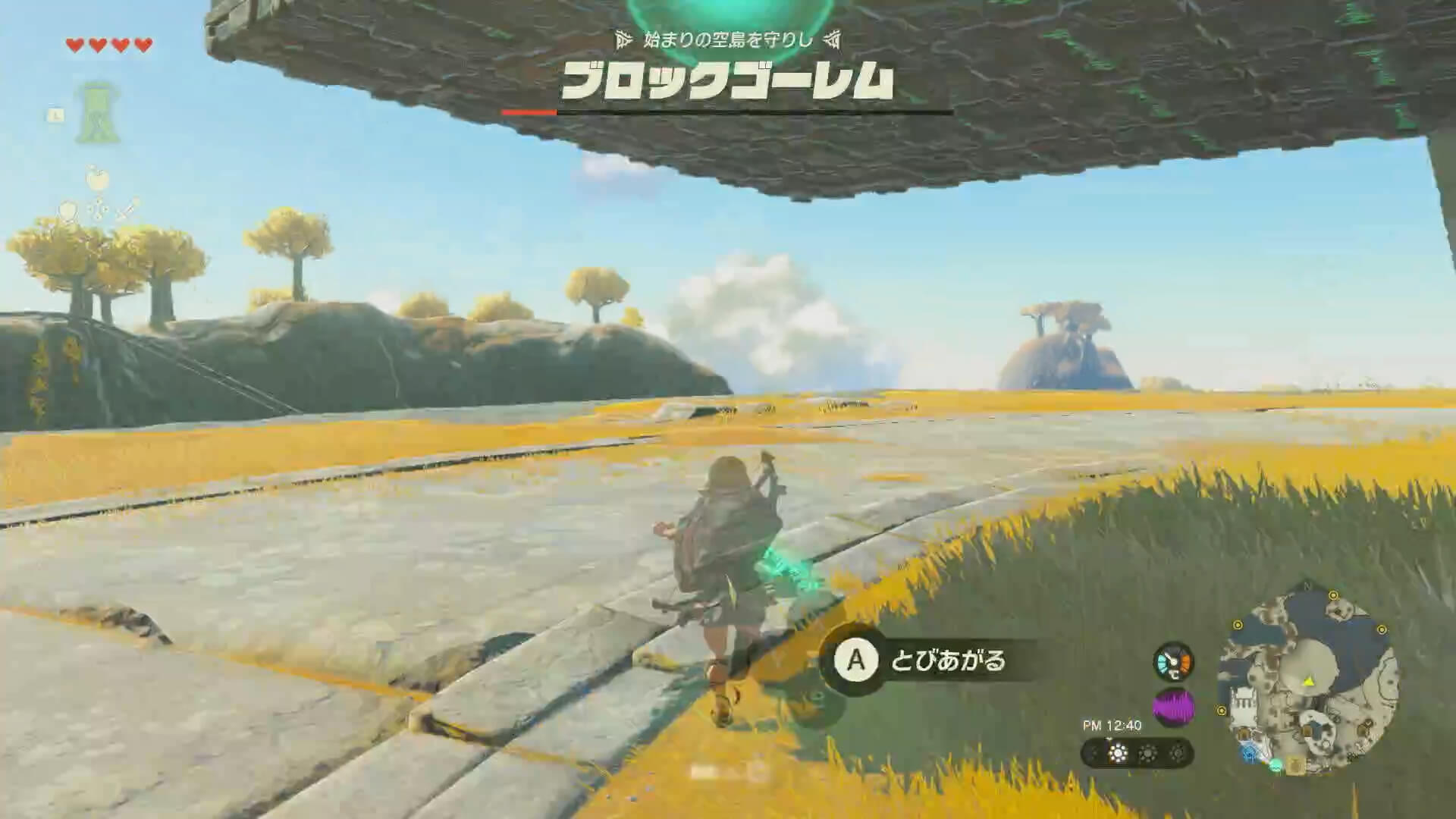Click the green waypoint marker on the minimap
The image size is (1456, 819).
(1276, 767)
